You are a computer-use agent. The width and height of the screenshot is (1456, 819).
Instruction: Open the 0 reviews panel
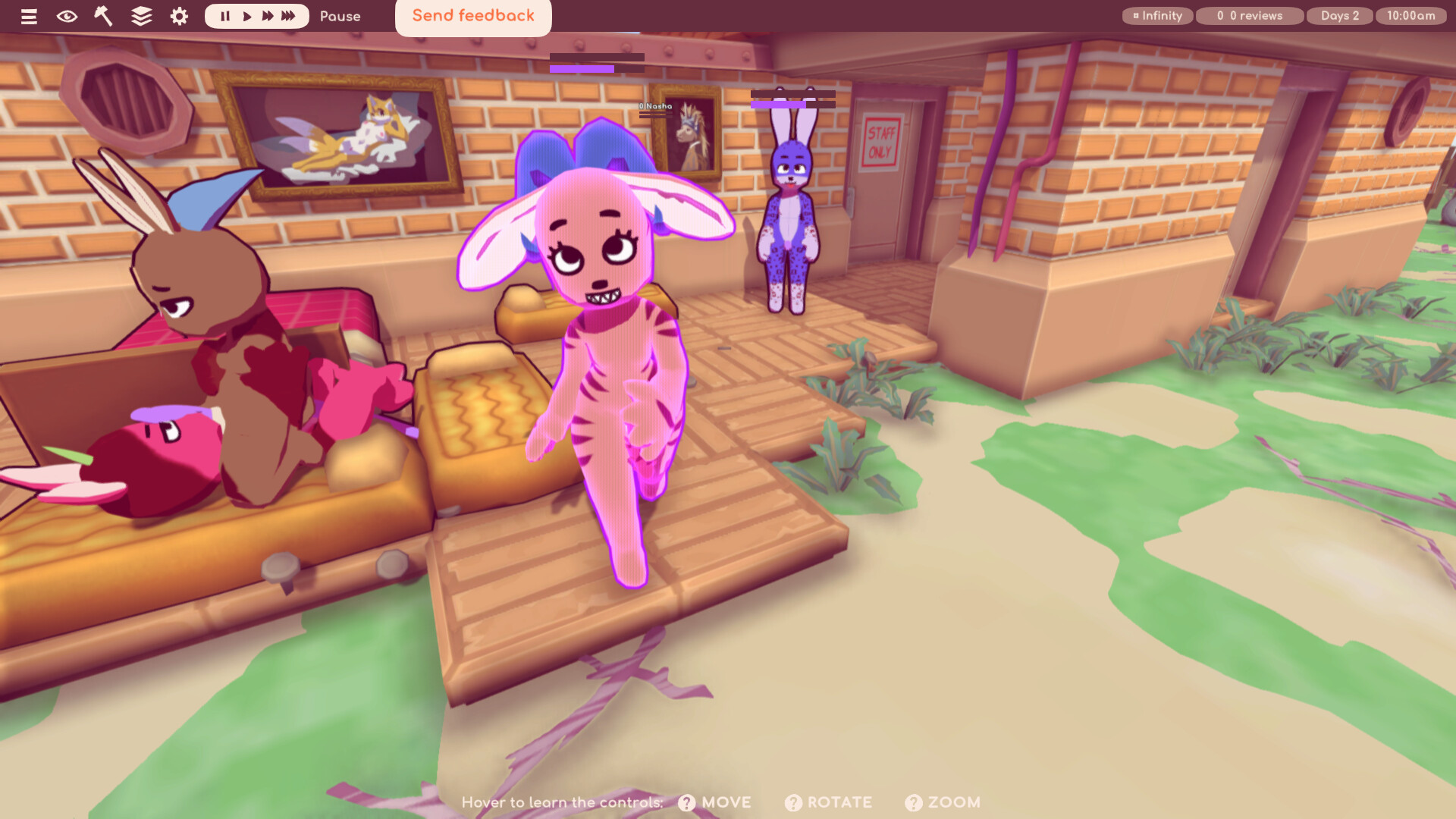coord(1249,15)
